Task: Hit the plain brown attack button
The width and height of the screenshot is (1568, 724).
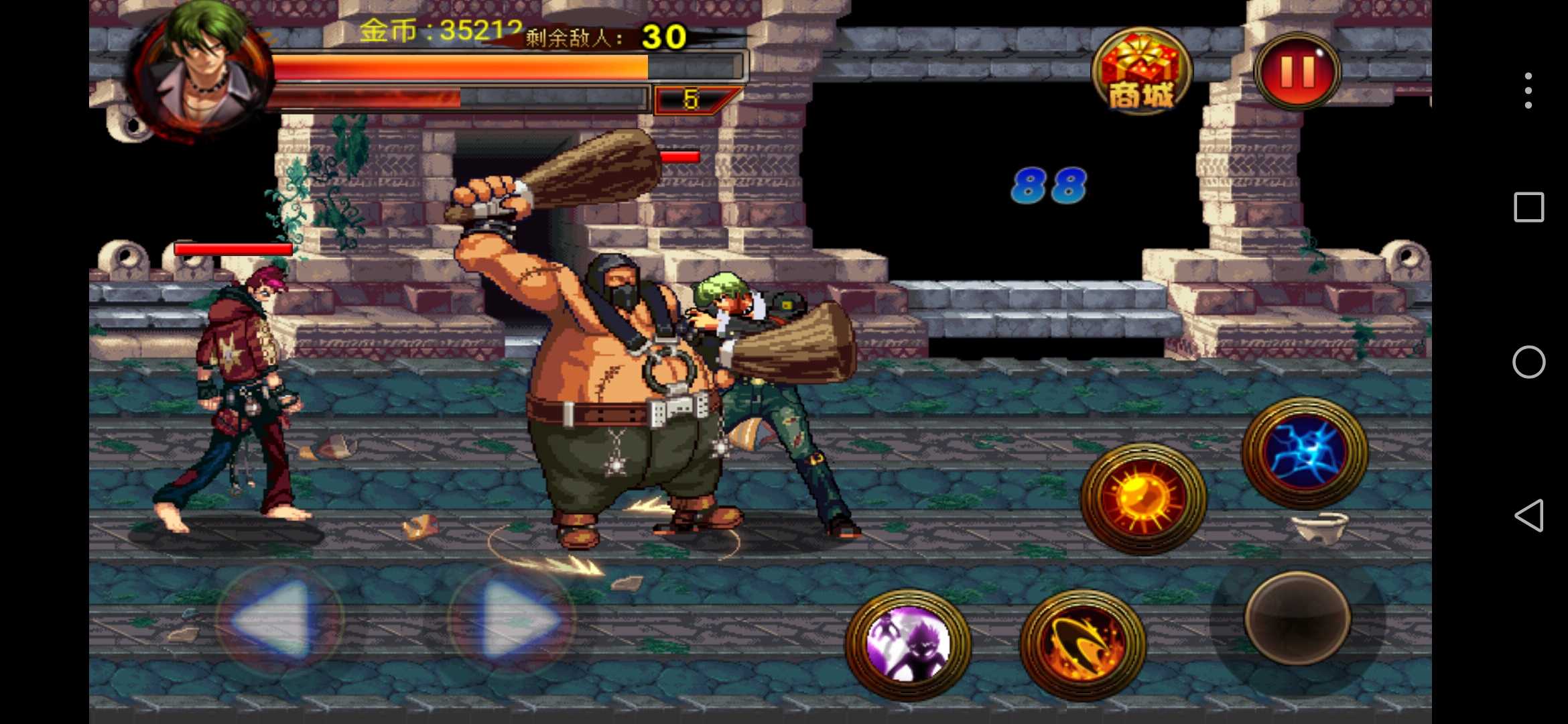Action: click(1297, 618)
